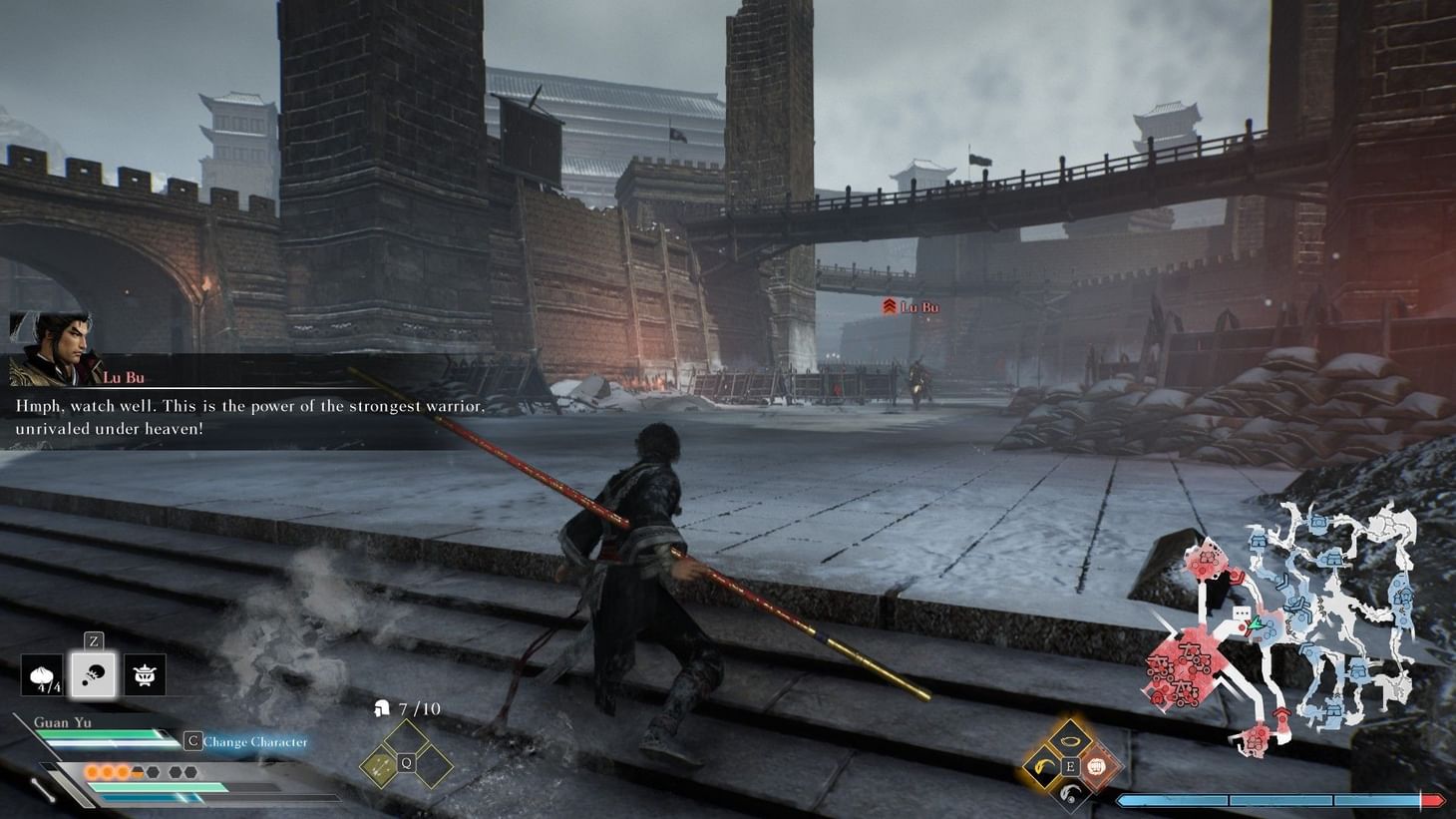Viewport: 1456px width, 819px height.
Task: Select the war drum item slot
Action: click(x=143, y=674)
